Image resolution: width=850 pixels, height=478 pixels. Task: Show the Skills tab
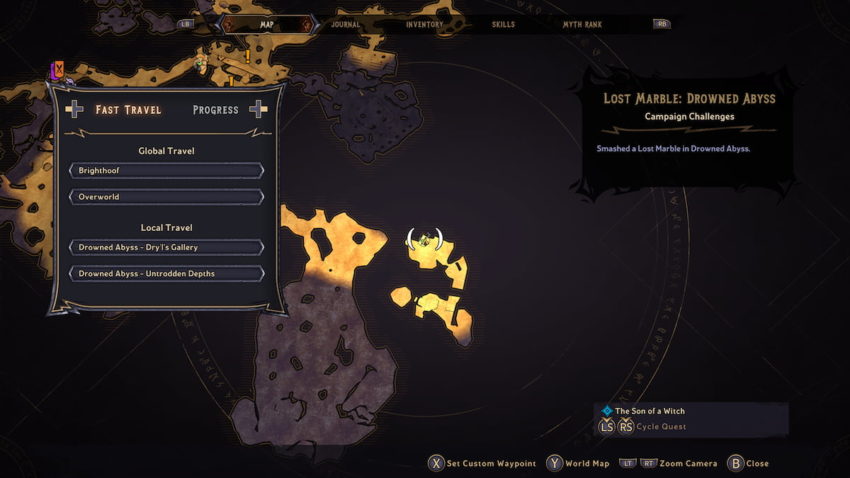505,23
